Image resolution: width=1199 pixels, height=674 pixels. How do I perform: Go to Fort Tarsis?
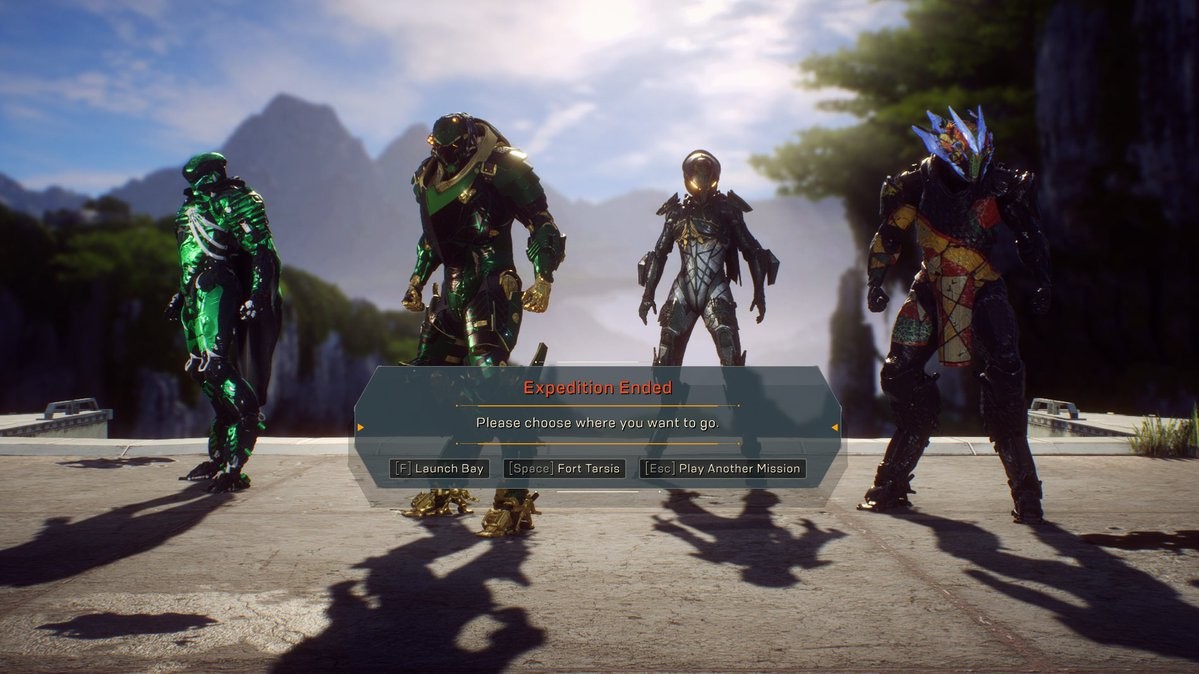[564, 468]
